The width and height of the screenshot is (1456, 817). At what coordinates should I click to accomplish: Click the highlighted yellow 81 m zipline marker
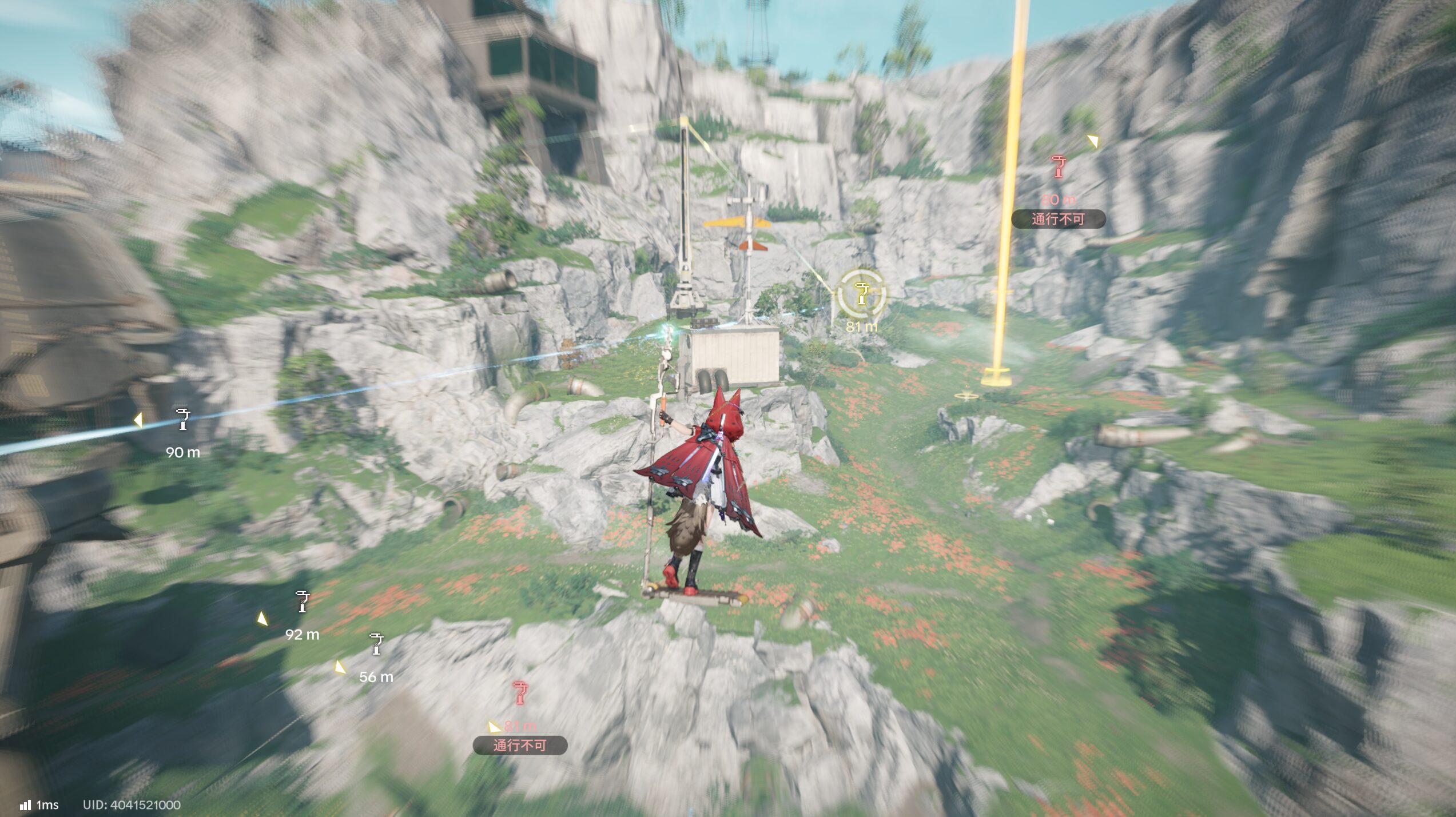point(861,294)
